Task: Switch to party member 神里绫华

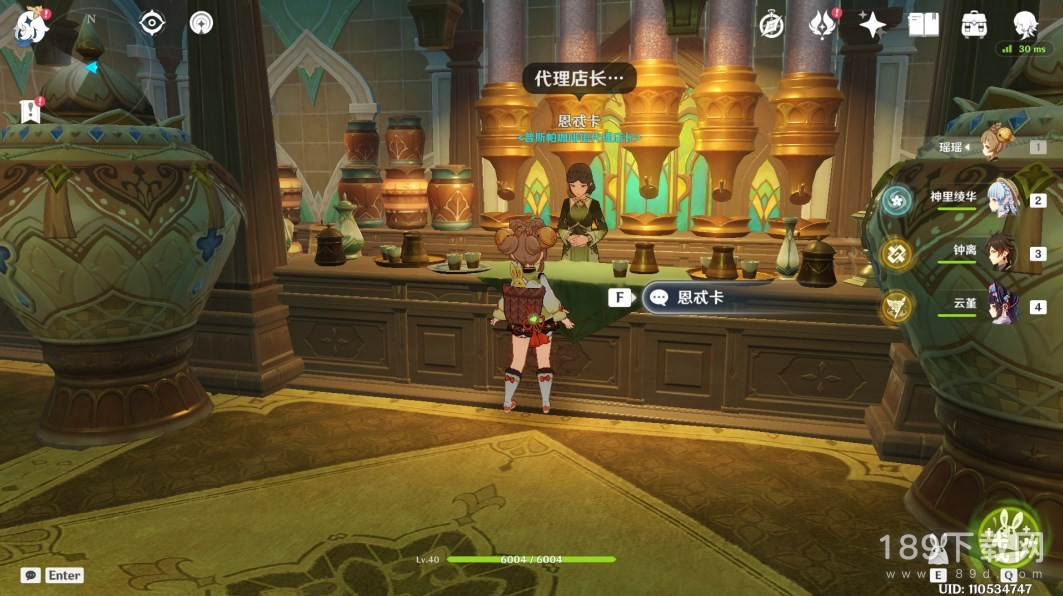Action: (x=1002, y=199)
